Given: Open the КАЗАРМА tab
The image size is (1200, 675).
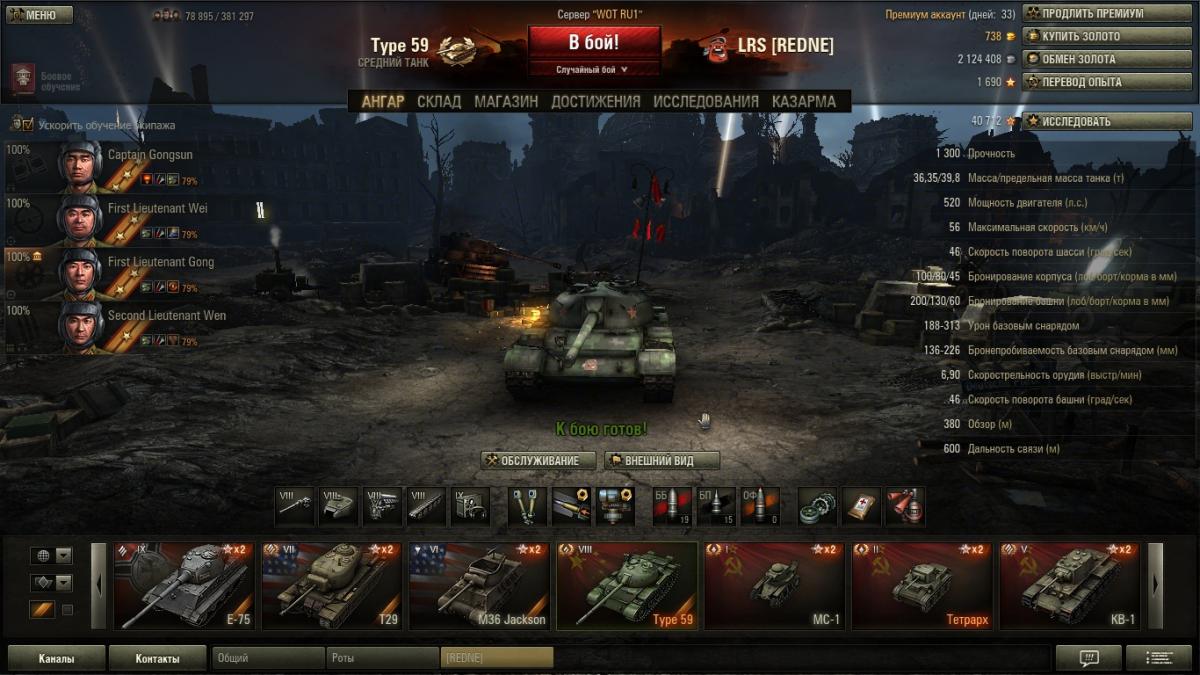Looking at the screenshot, I should click(803, 101).
